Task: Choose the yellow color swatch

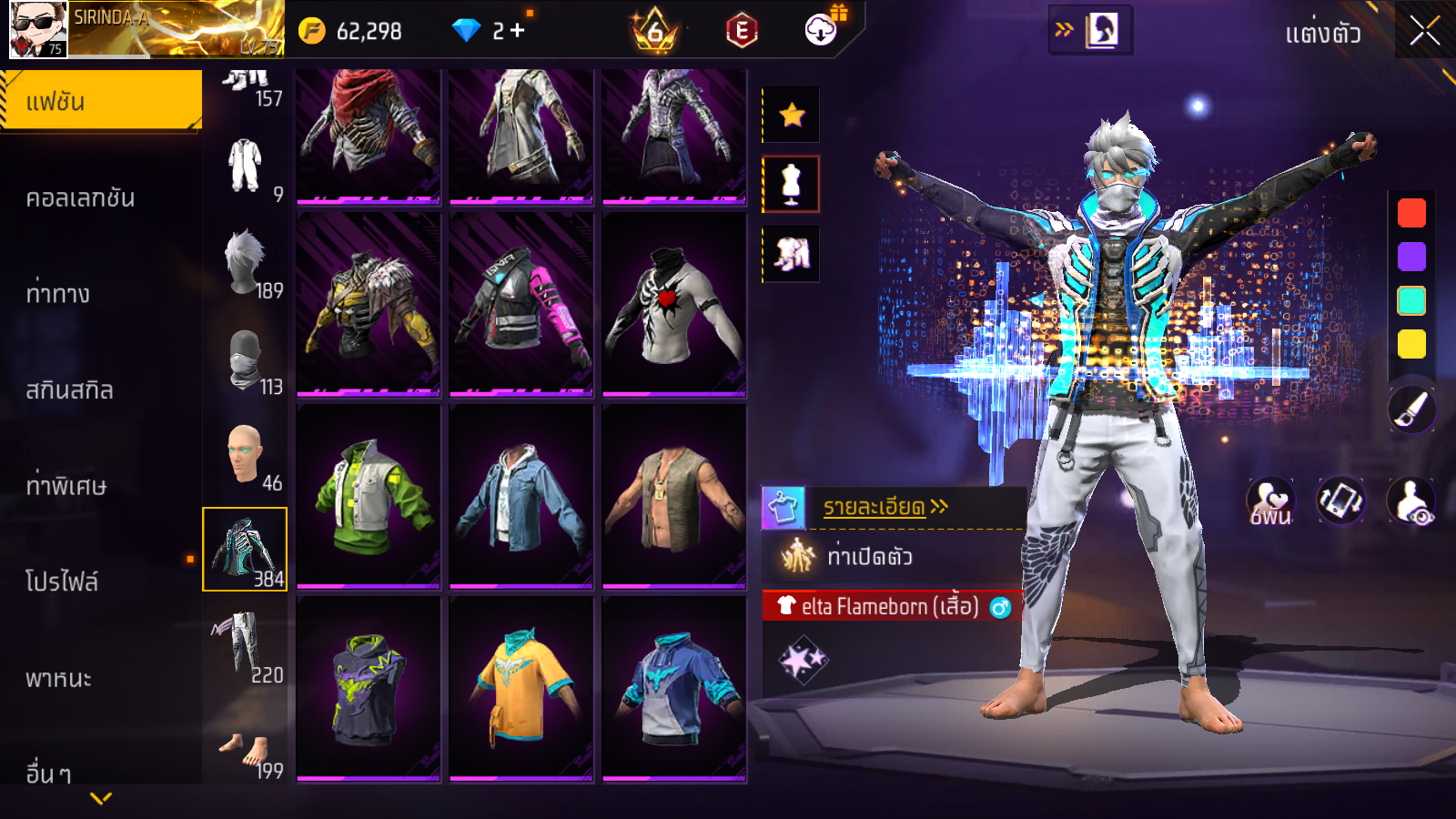Action: [x=1411, y=344]
